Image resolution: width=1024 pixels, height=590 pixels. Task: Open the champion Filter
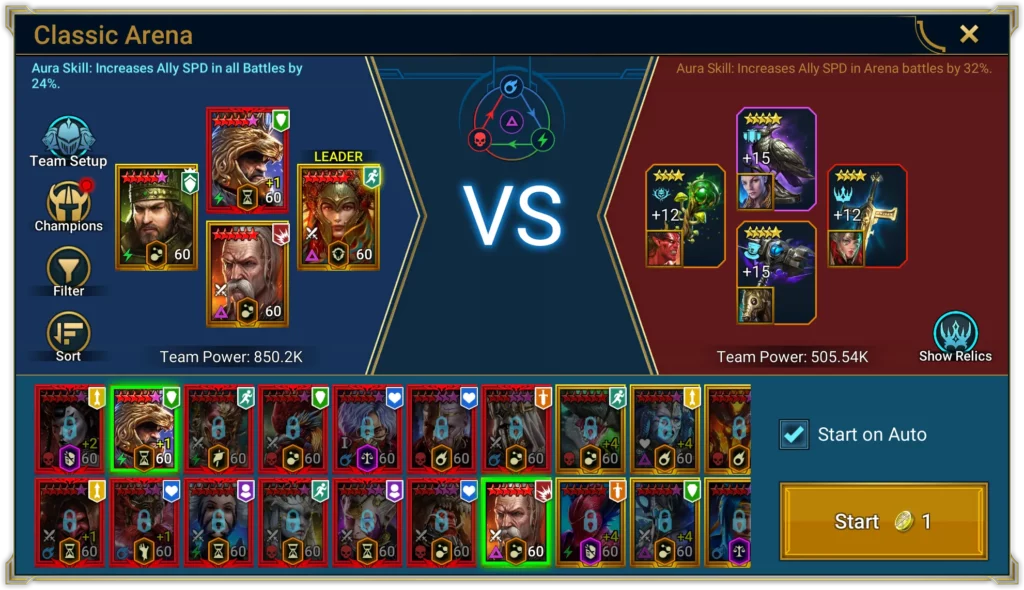pyautogui.click(x=68, y=271)
